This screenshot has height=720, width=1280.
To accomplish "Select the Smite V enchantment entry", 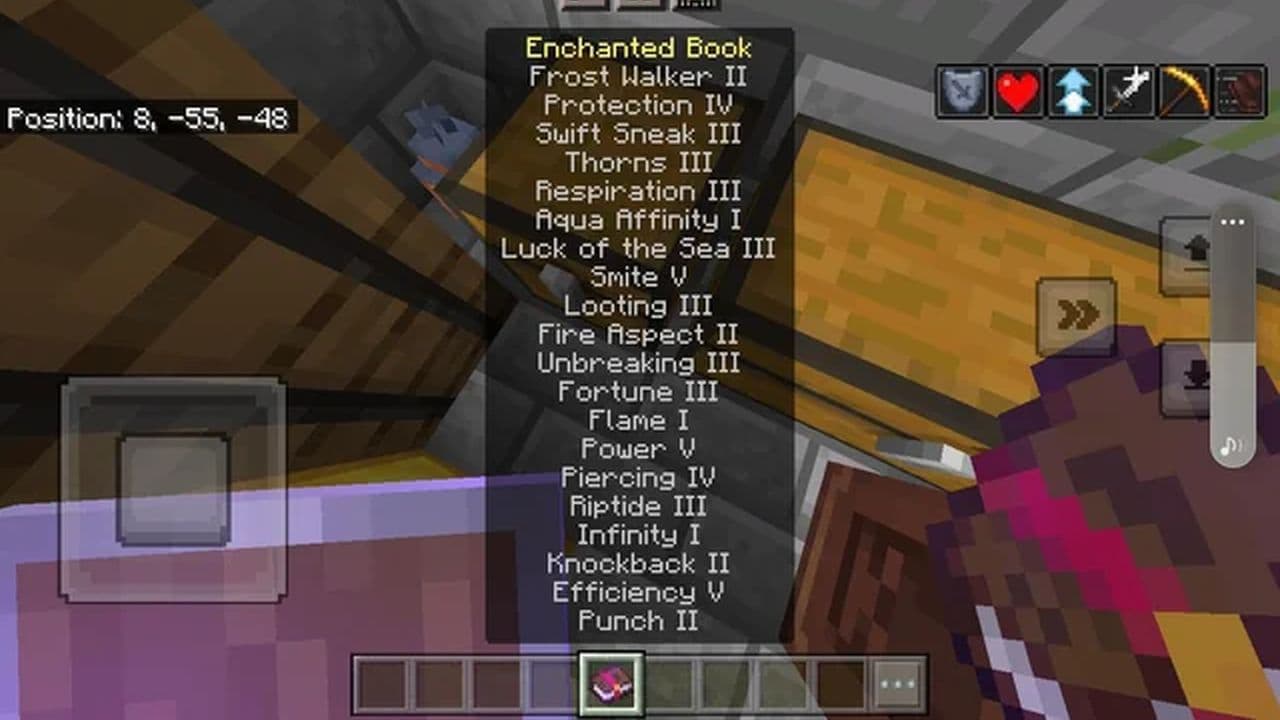I will pos(637,277).
